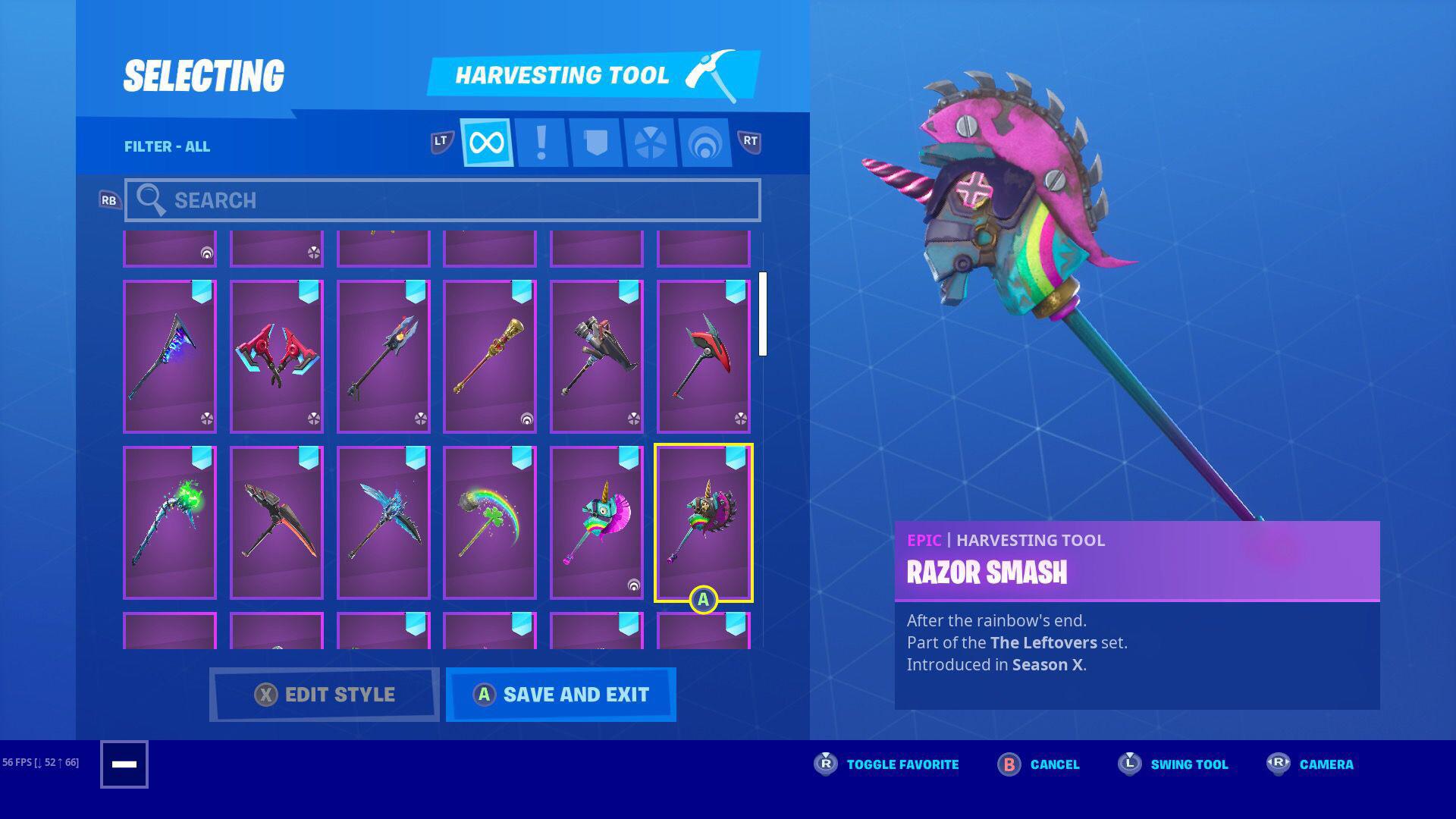Click the Search input field
This screenshot has height=819, width=1456.
pos(444,199)
